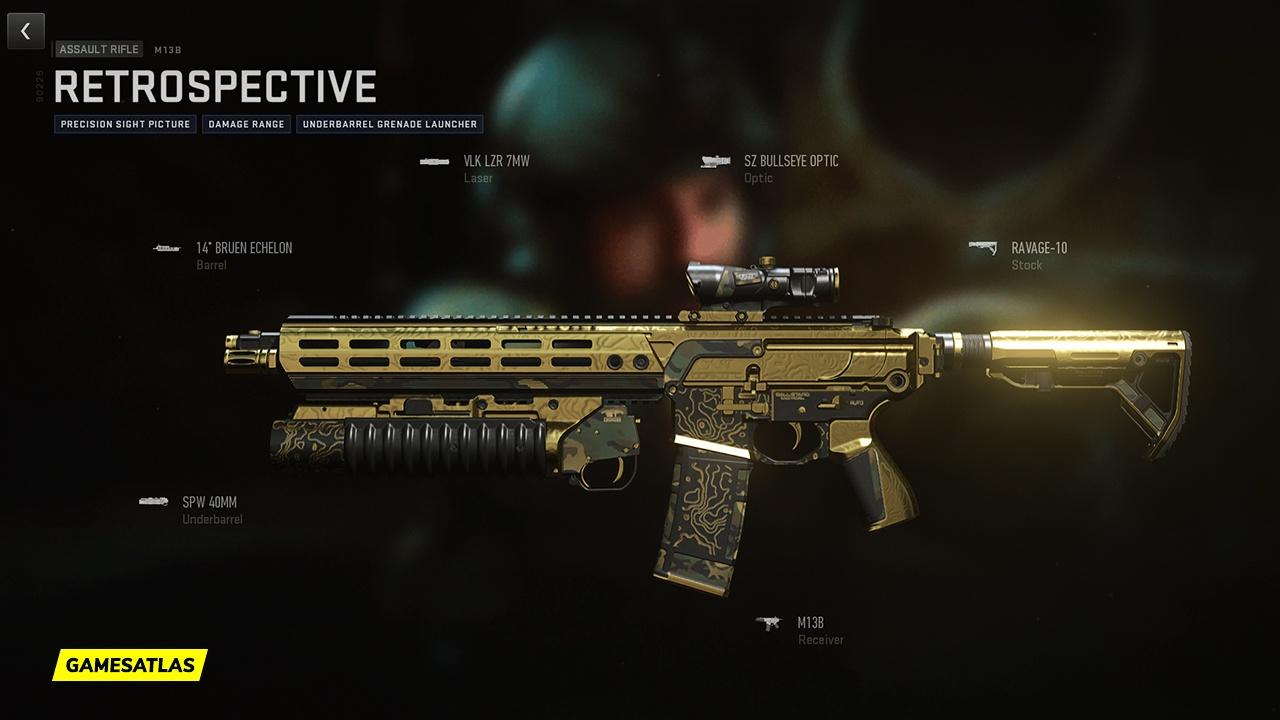Select the Damage Range tag
Viewport: 1280px width, 720px height.
246,125
